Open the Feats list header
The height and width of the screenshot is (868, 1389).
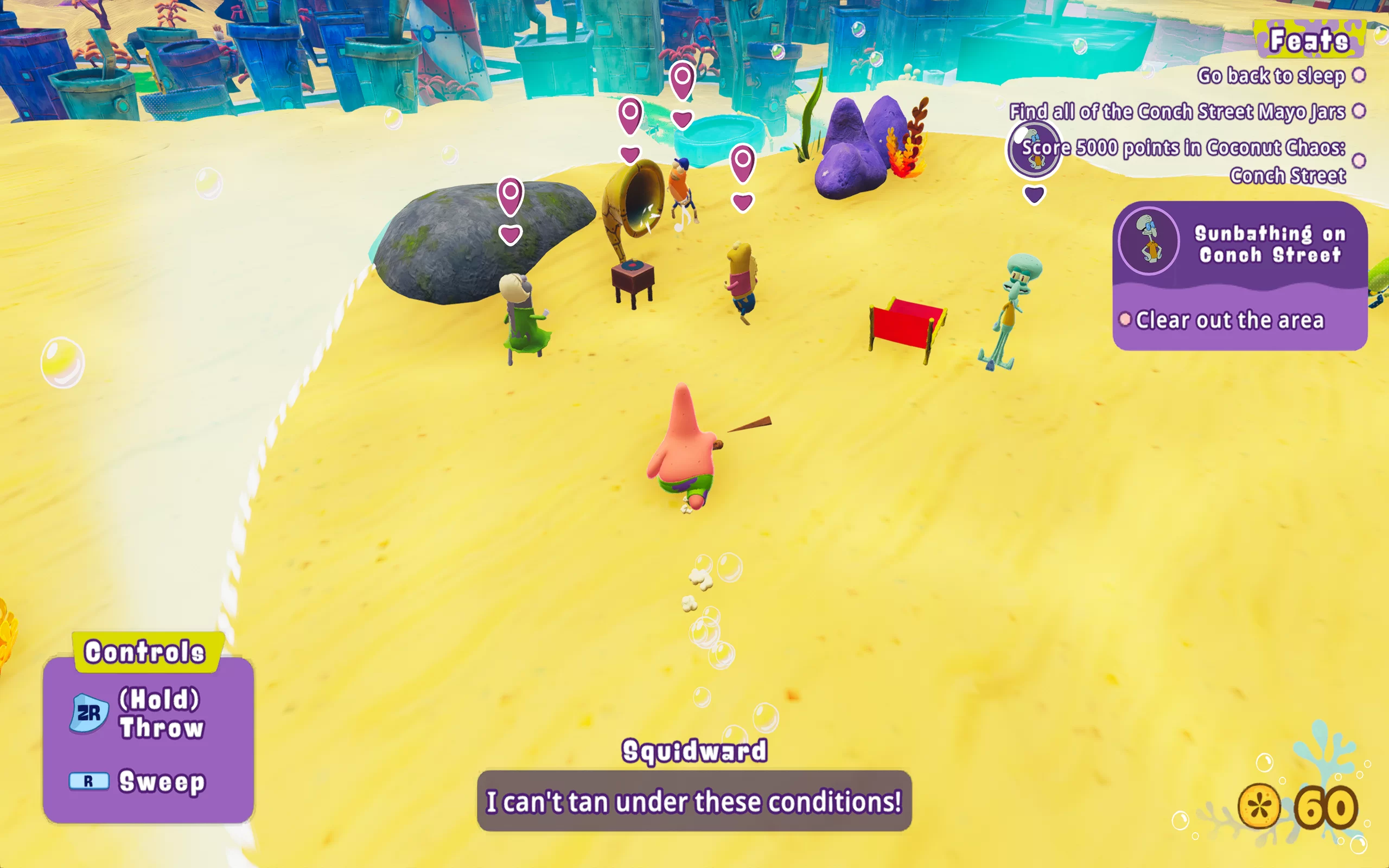pyautogui.click(x=1309, y=40)
